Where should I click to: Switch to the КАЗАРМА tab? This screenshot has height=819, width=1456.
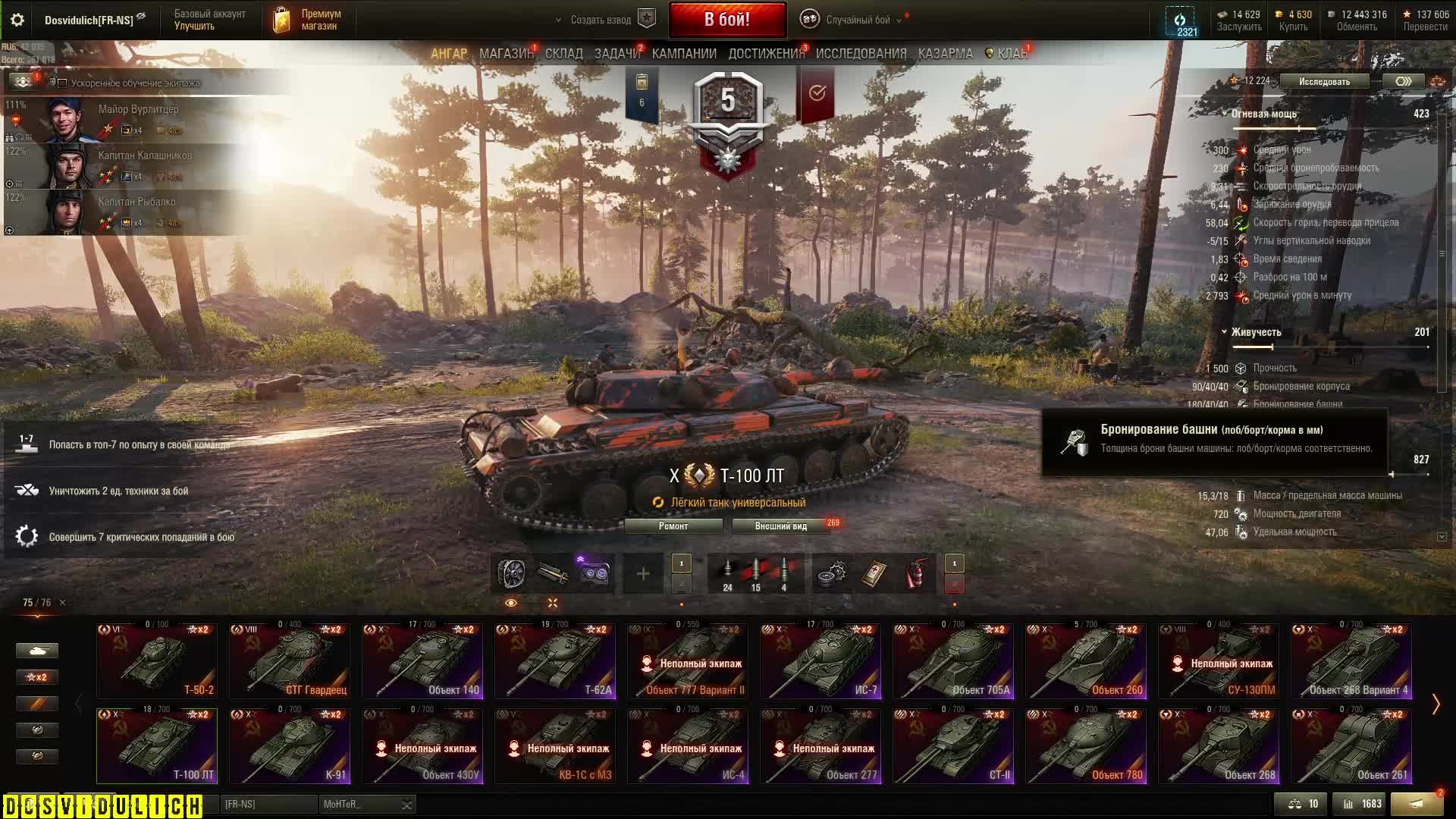coord(945,54)
